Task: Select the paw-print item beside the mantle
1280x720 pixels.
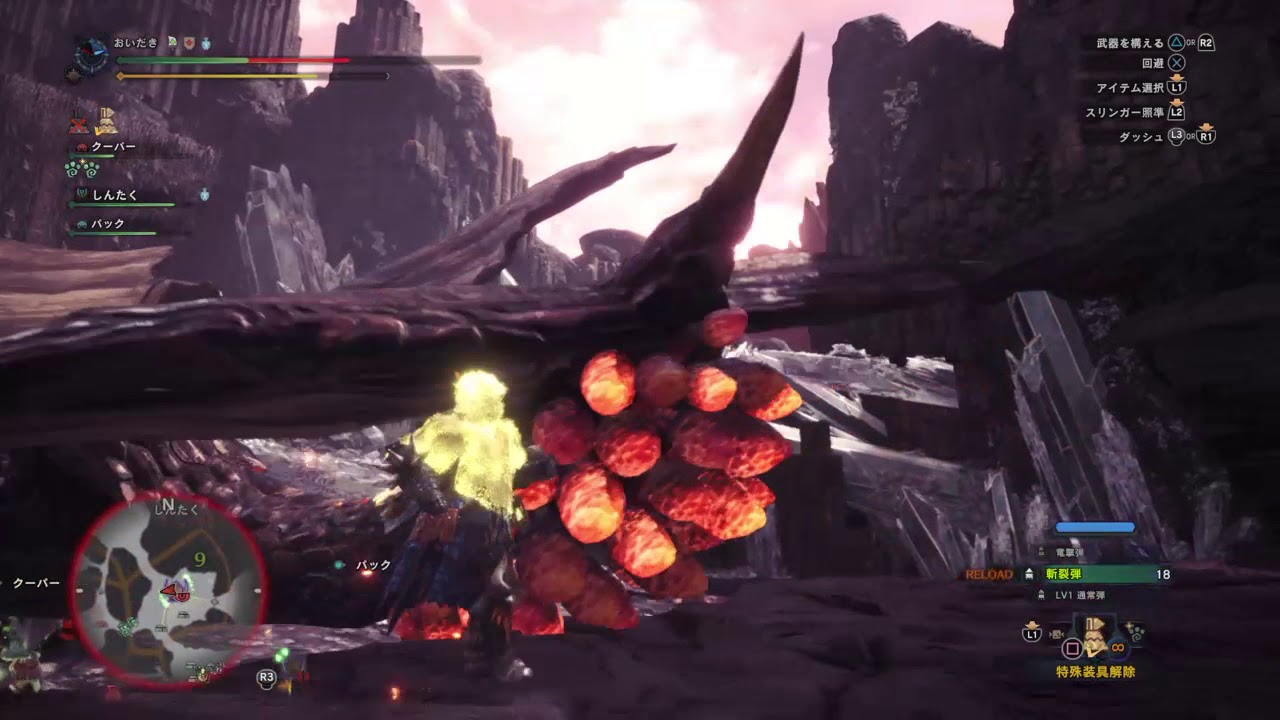Action: coord(1135,632)
